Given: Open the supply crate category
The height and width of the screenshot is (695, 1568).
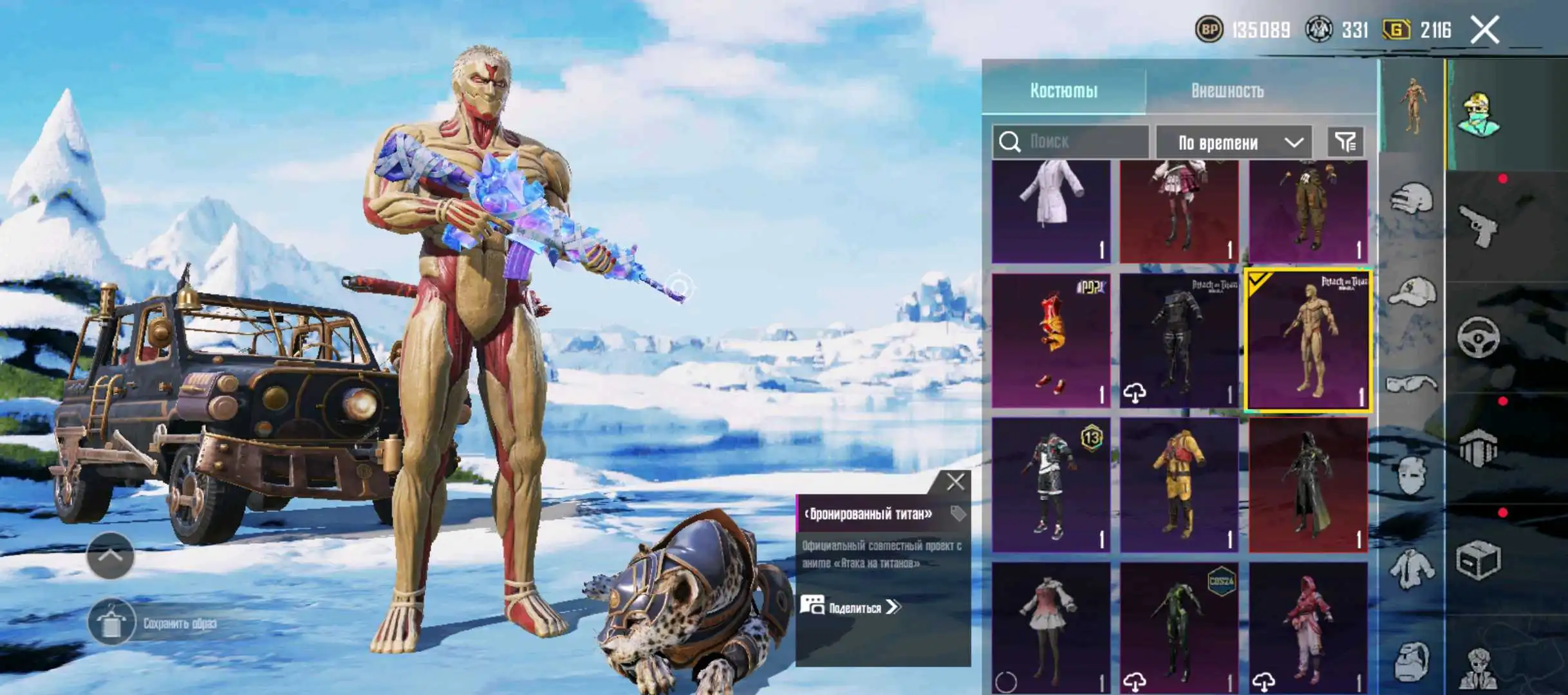Looking at the screenshot, I should (x=1478, y=560).
